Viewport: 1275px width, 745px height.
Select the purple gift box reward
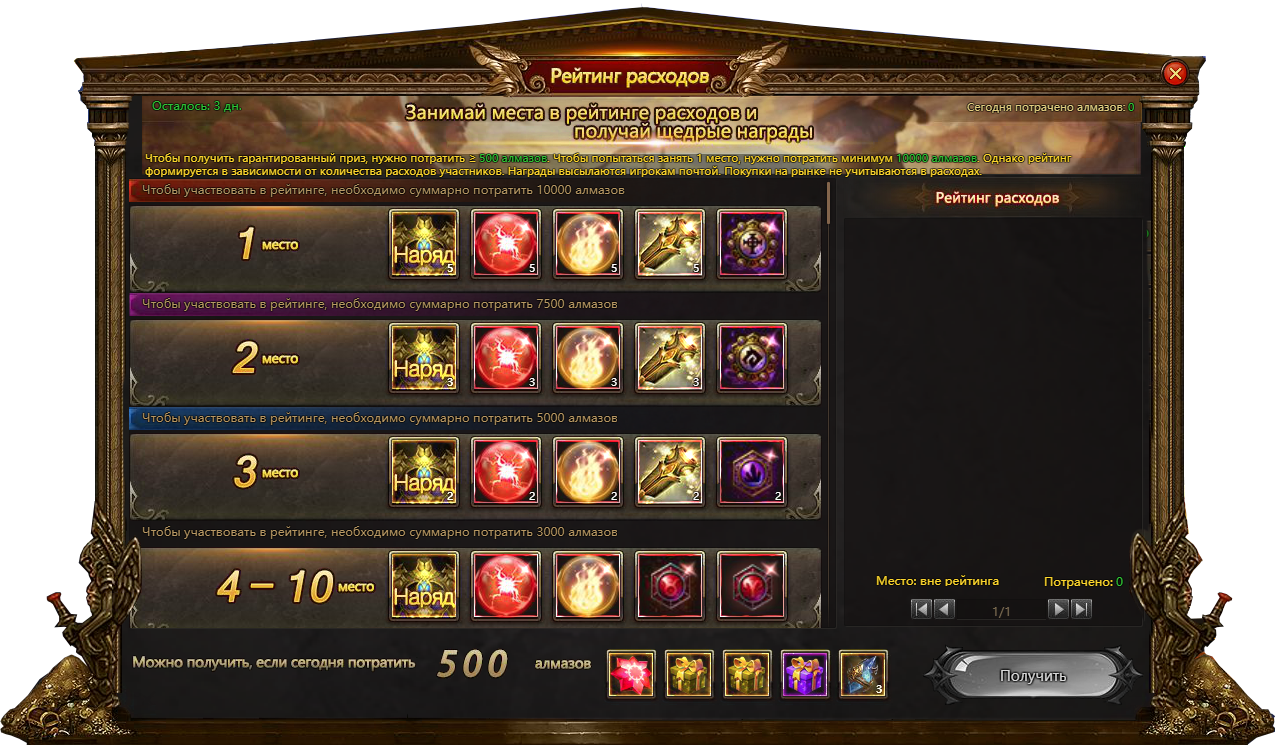pyautogui.click(x=806, y=674)
